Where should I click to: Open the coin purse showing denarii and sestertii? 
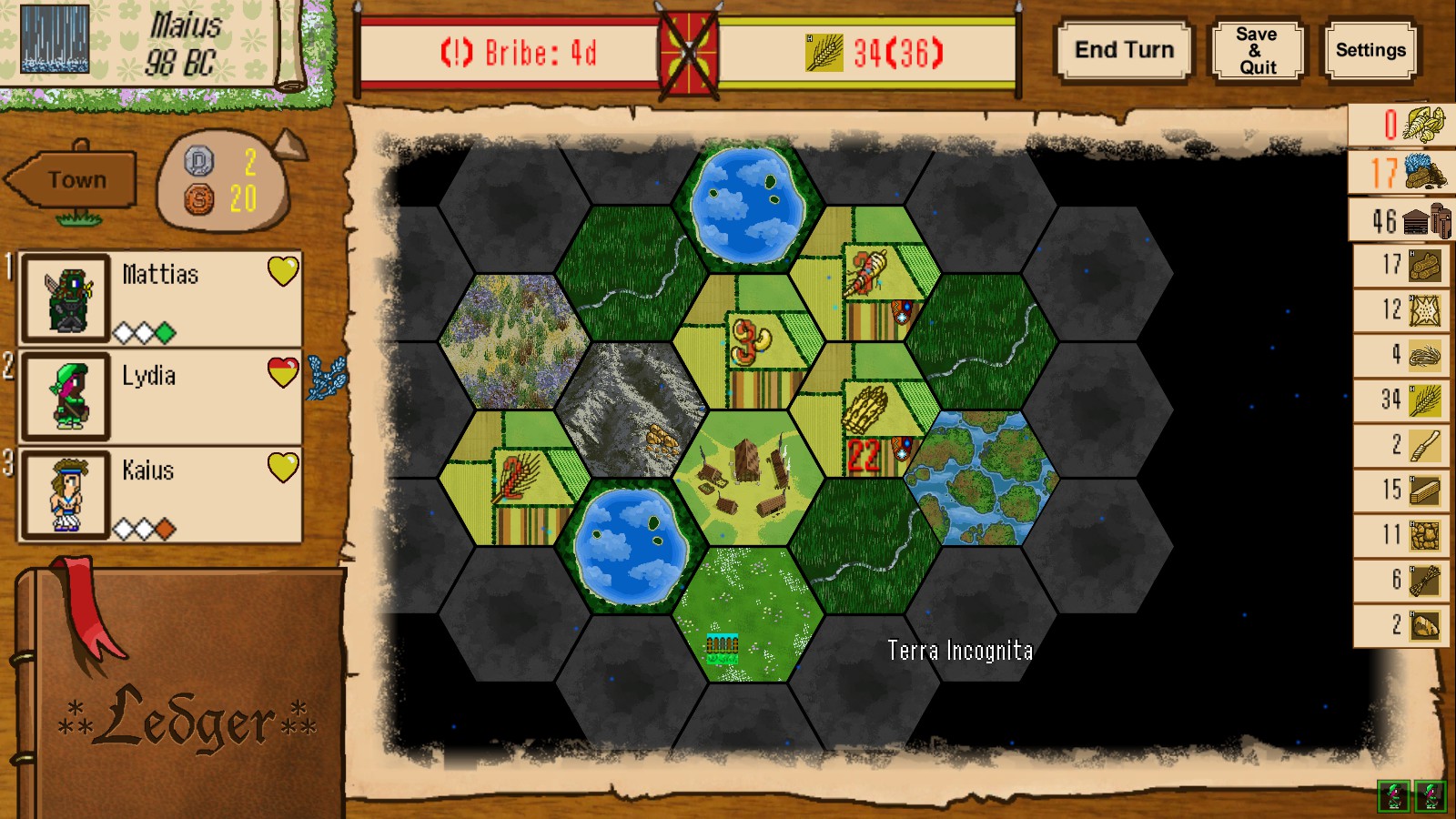218,182
